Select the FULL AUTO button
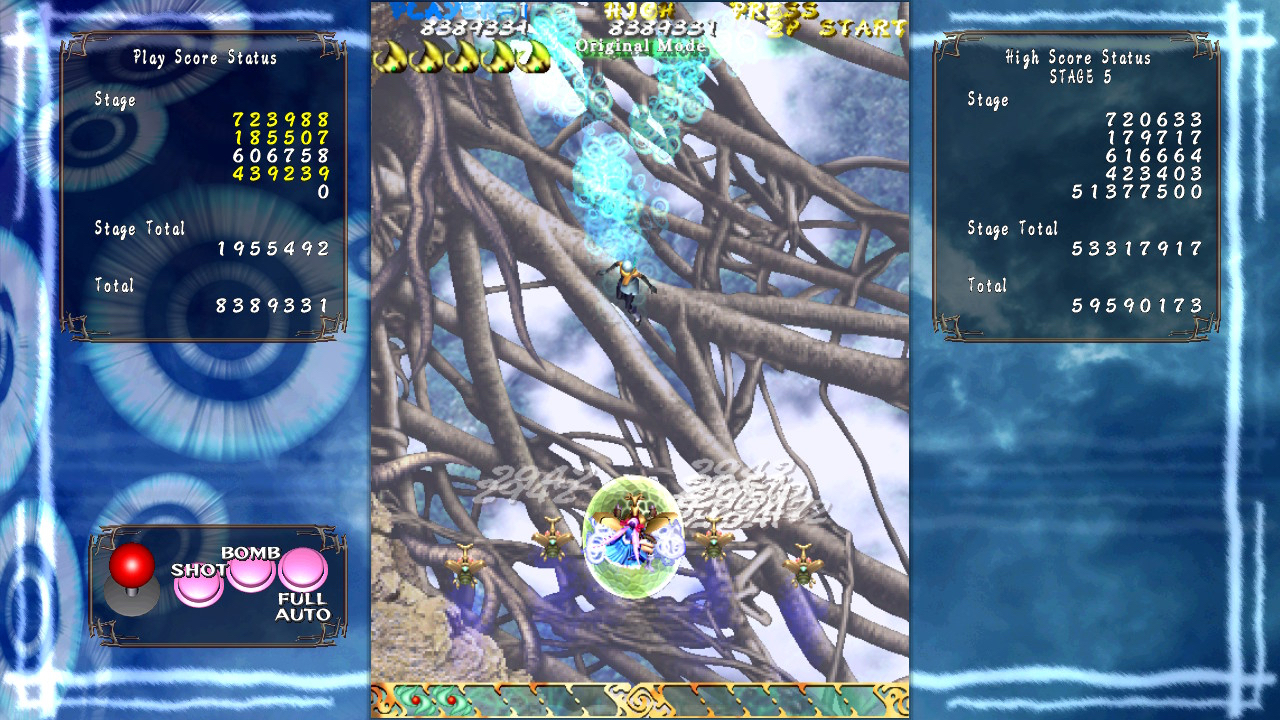The height and width of the screenshot is (720, 1280). [303, 570]
